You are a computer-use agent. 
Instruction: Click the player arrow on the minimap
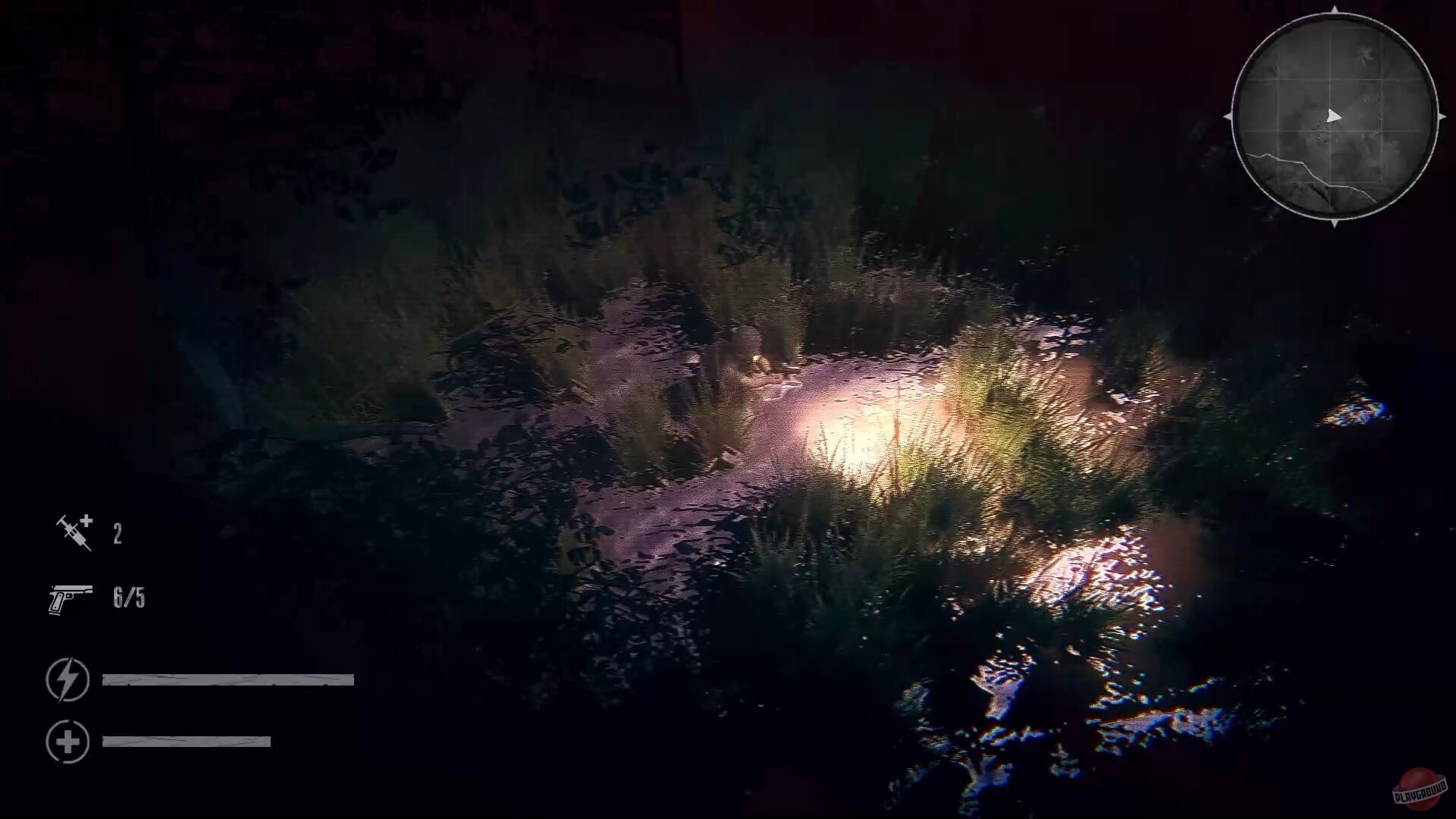(x=1334, y=116)
